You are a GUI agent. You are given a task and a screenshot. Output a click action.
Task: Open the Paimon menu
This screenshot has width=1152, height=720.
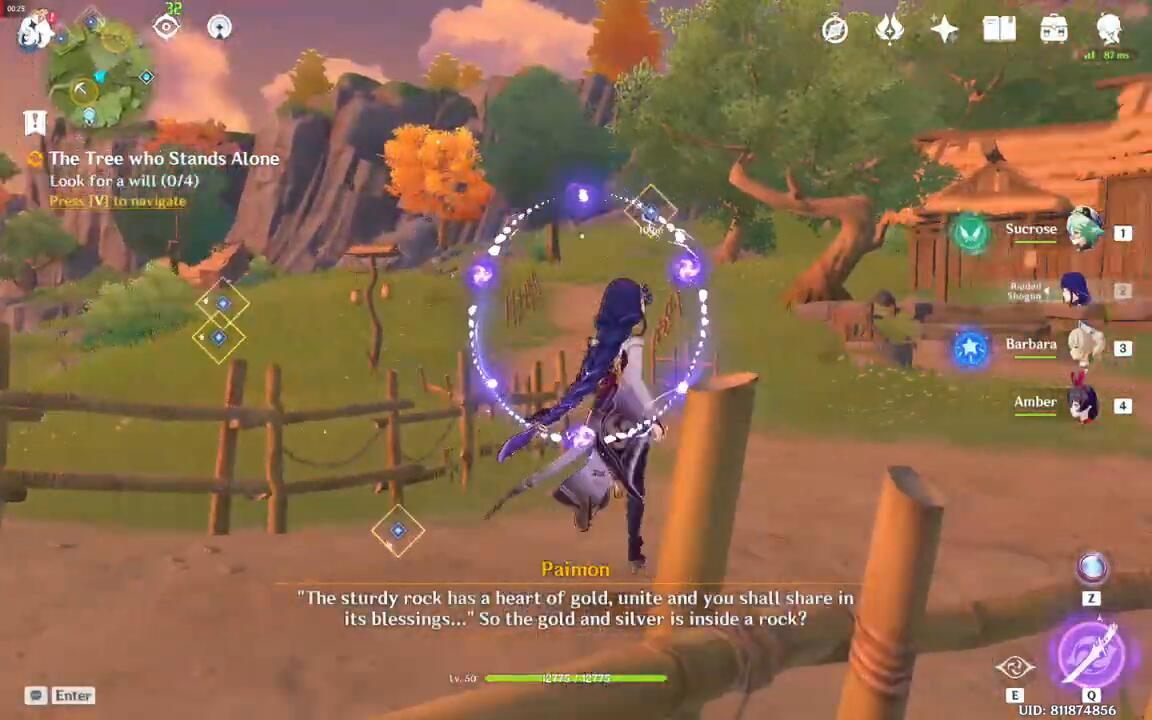(34, 30)
